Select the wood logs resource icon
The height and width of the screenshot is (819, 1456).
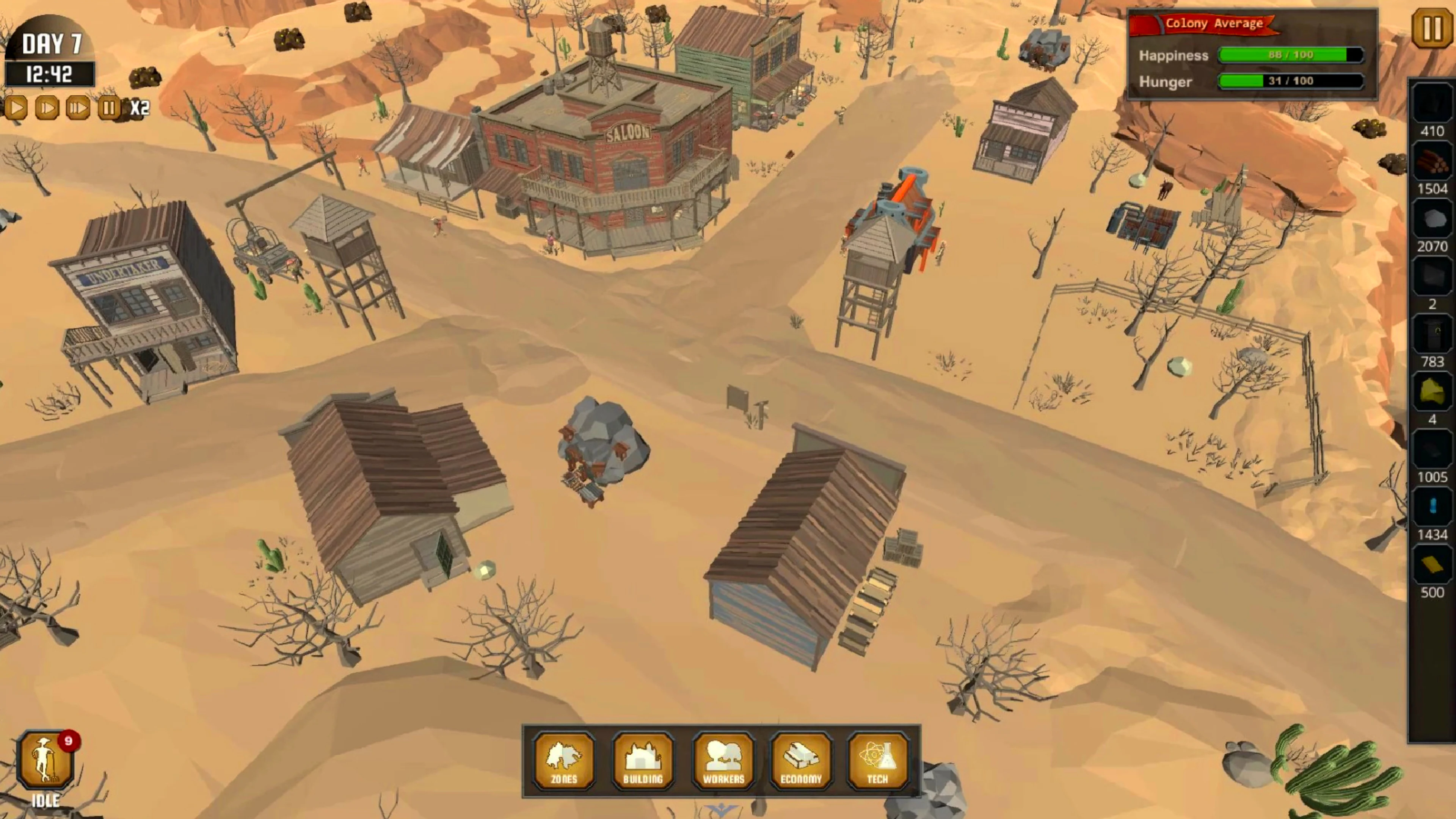1432,162
